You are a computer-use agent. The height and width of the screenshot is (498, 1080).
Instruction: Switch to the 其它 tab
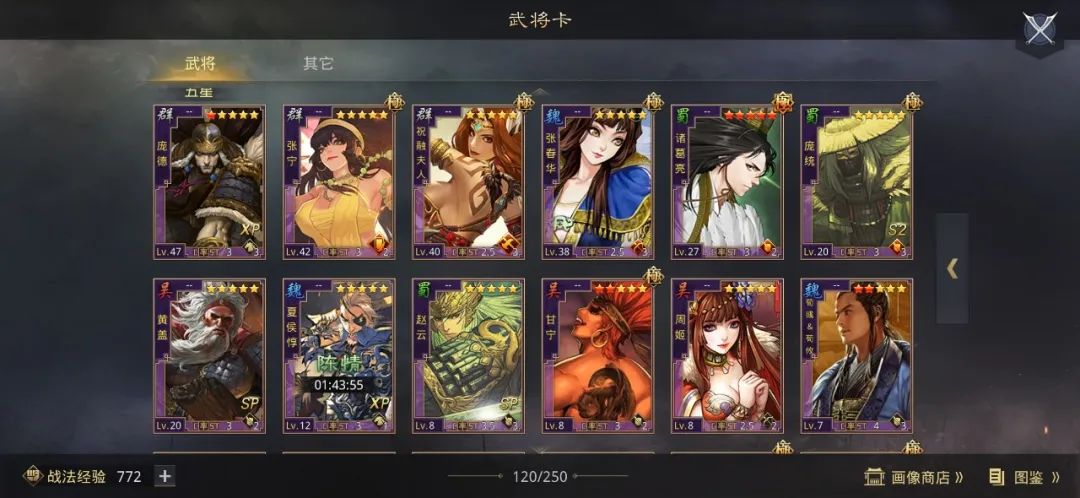click(x=318, y=64)
